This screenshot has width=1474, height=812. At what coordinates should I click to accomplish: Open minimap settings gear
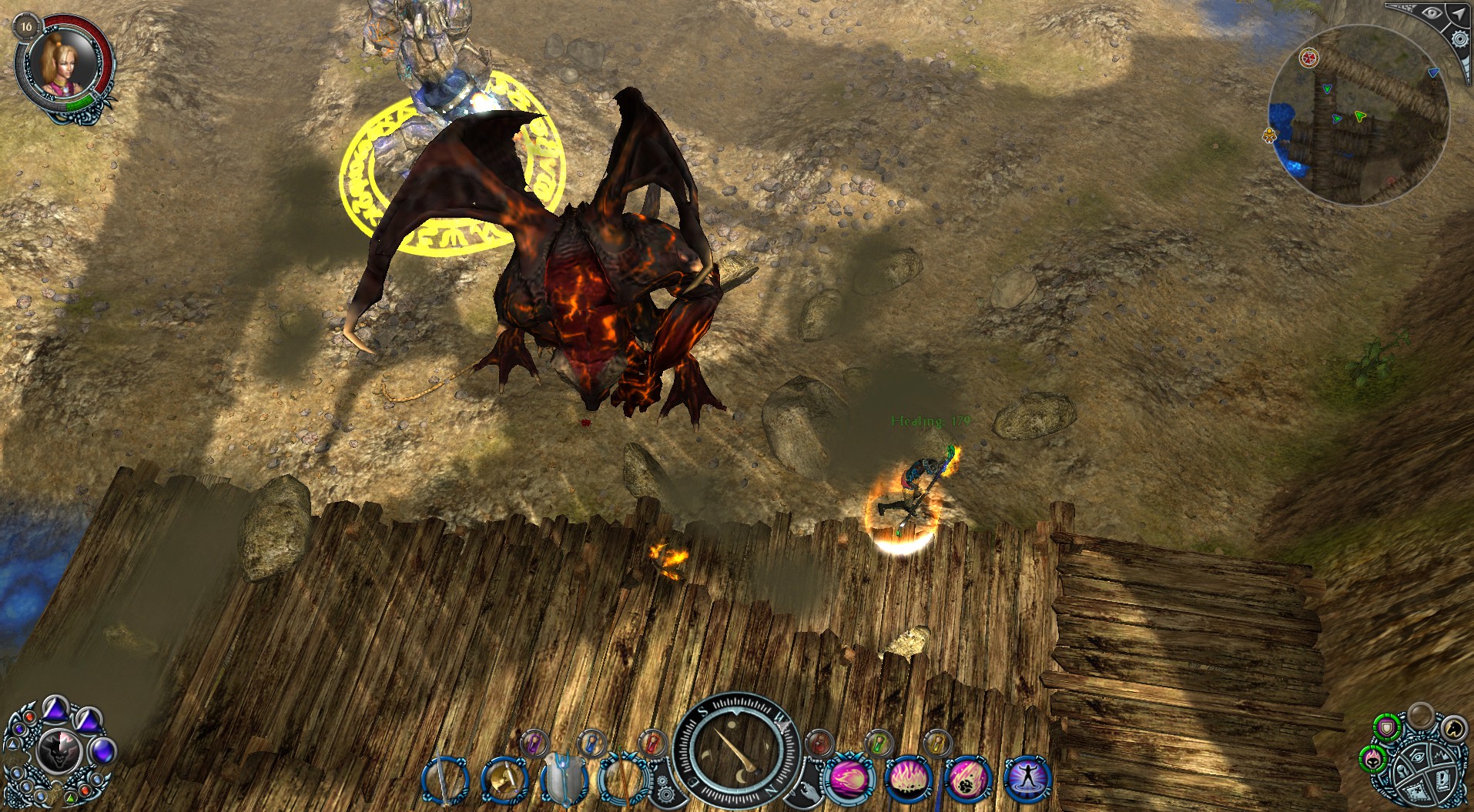coord(1459,38)
